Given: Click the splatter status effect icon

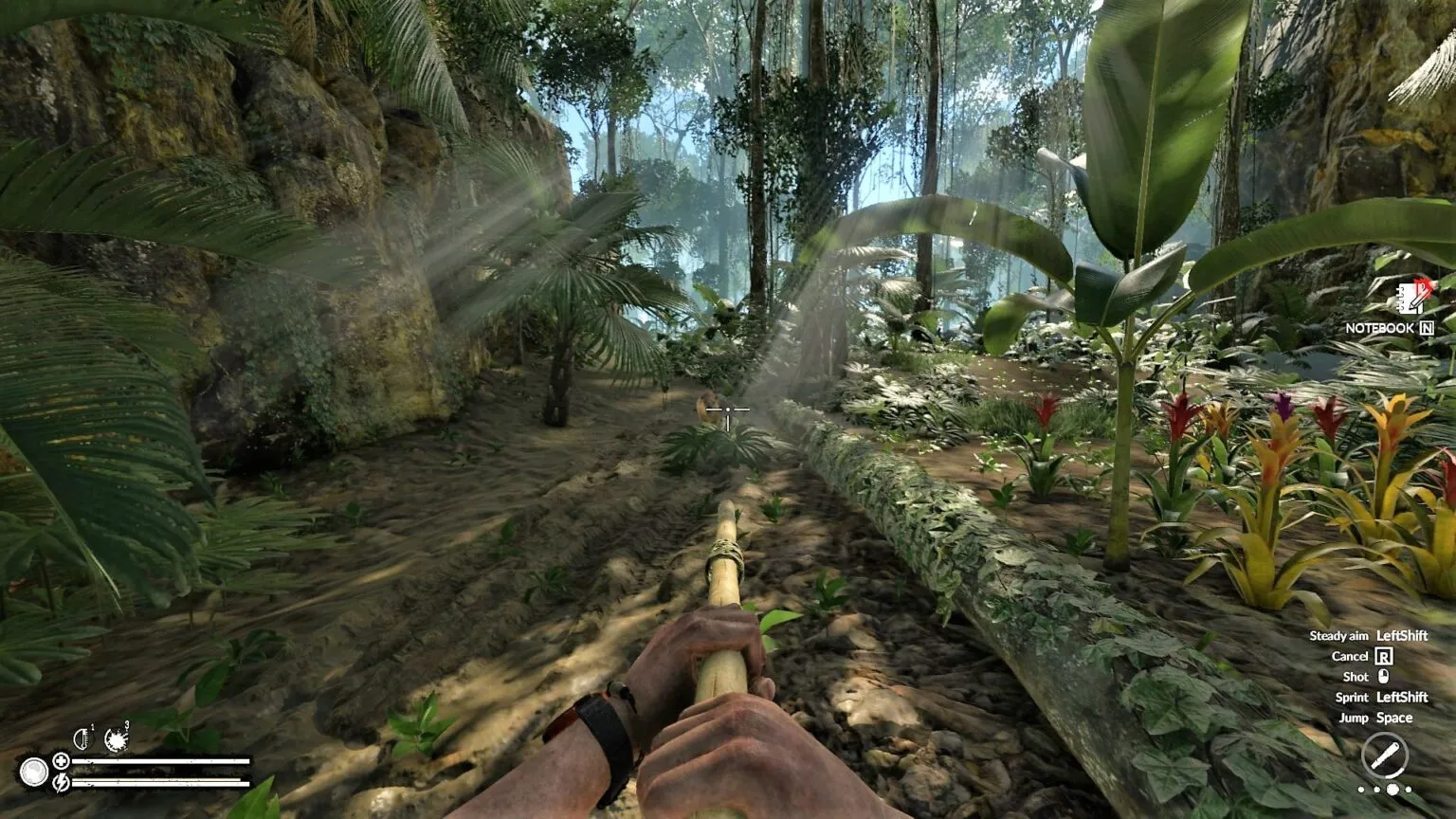Looking at the screenshot, I should point(117,738).
